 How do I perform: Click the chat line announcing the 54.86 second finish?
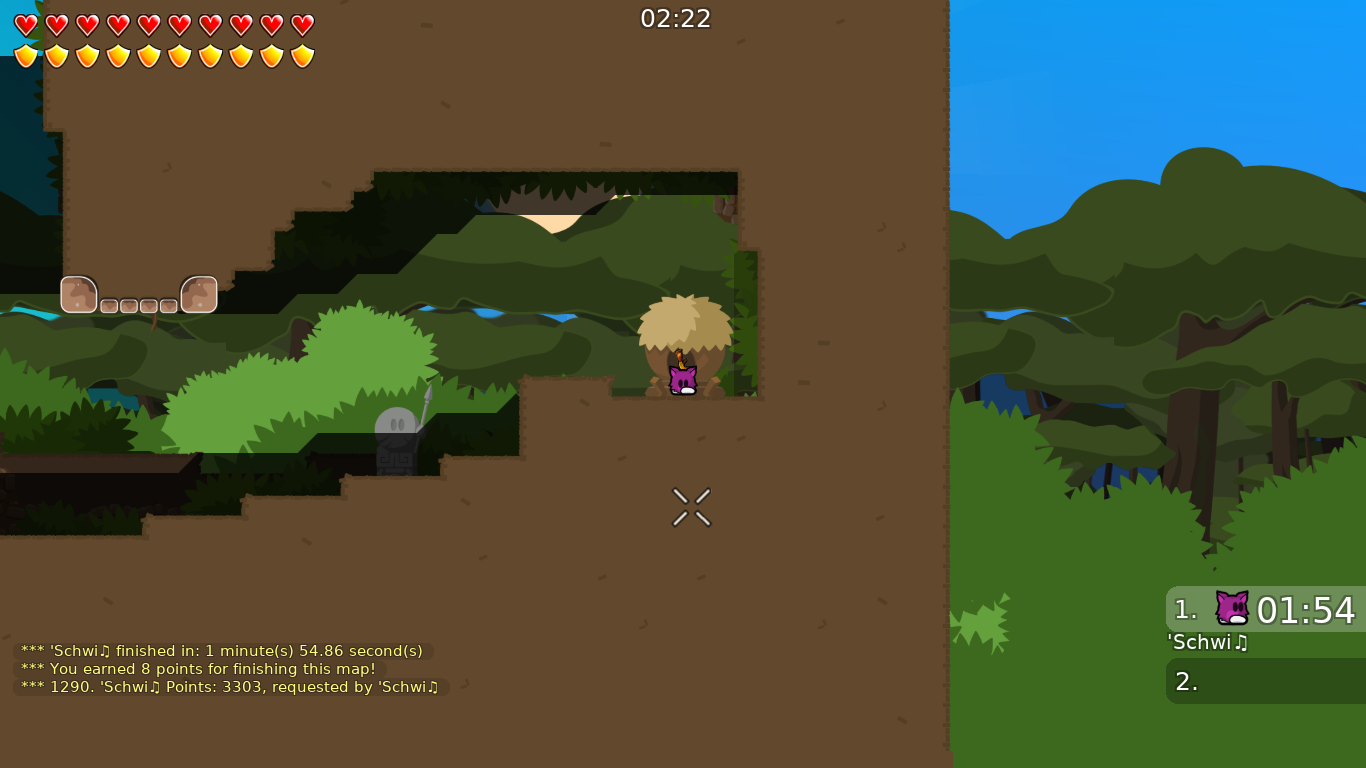[221, 650]
